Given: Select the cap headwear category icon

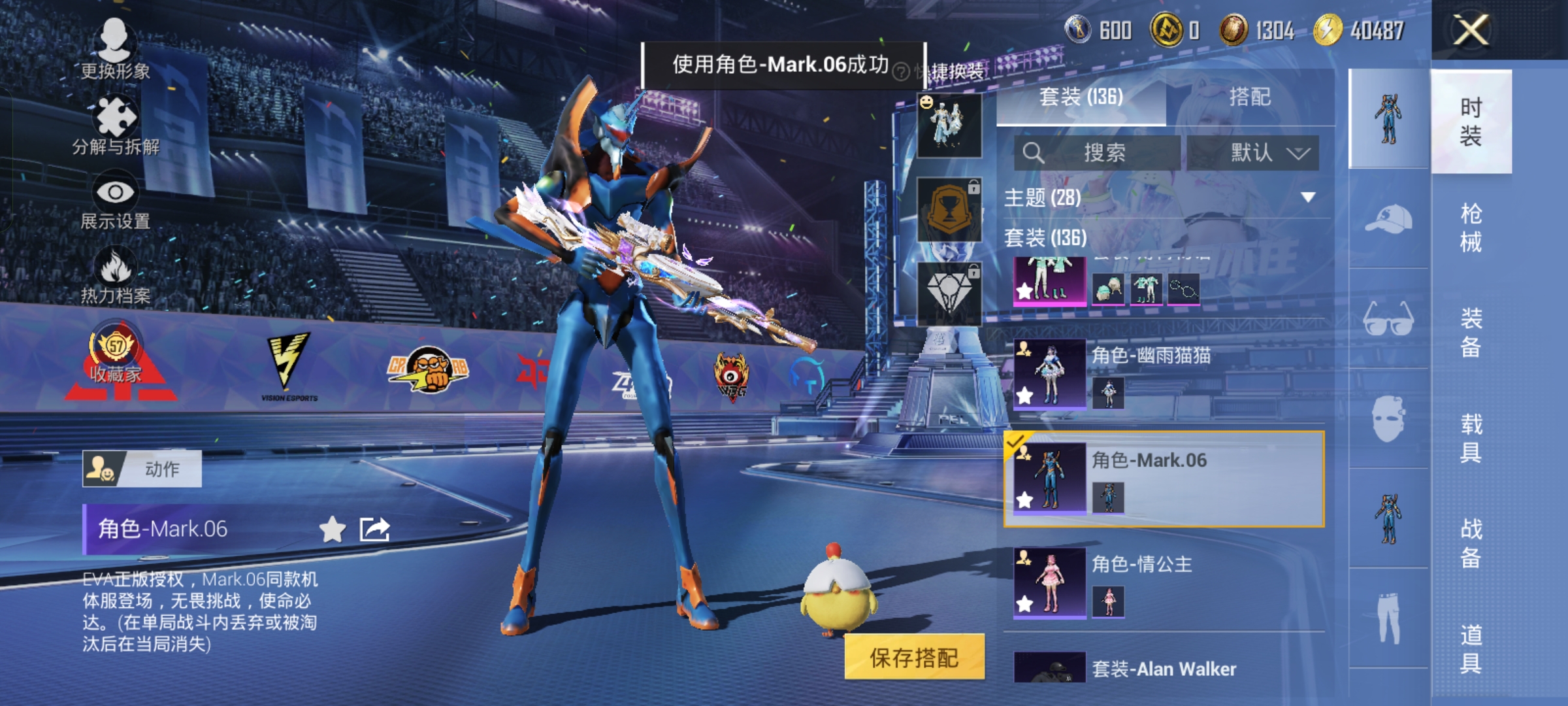Looking at the screenshot, I should pyautogui.click(x=1388, y=219).
